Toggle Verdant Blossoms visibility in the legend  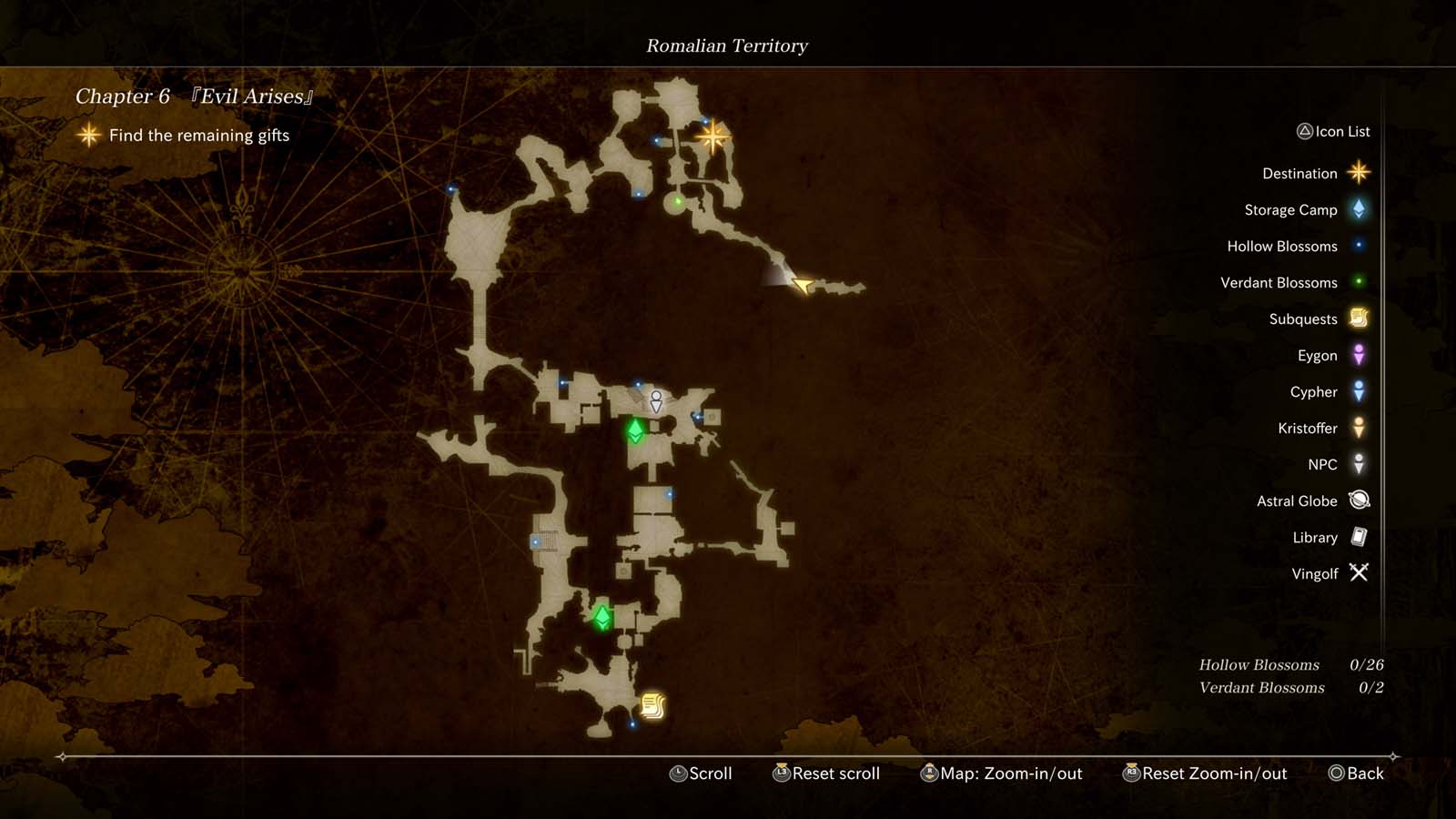tap(1357, 282)
